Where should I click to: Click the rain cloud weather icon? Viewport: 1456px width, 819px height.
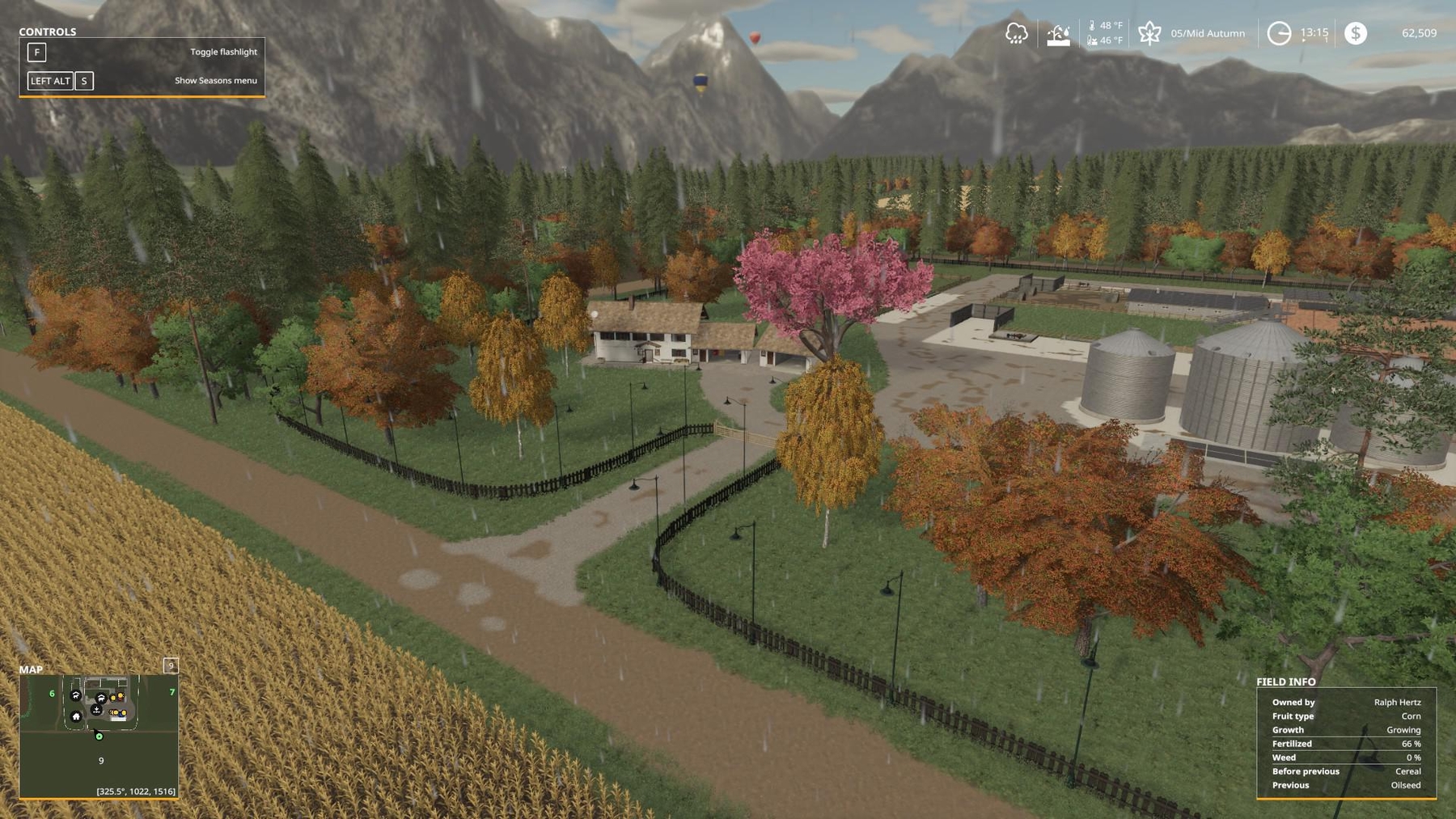click(1016, 33)
